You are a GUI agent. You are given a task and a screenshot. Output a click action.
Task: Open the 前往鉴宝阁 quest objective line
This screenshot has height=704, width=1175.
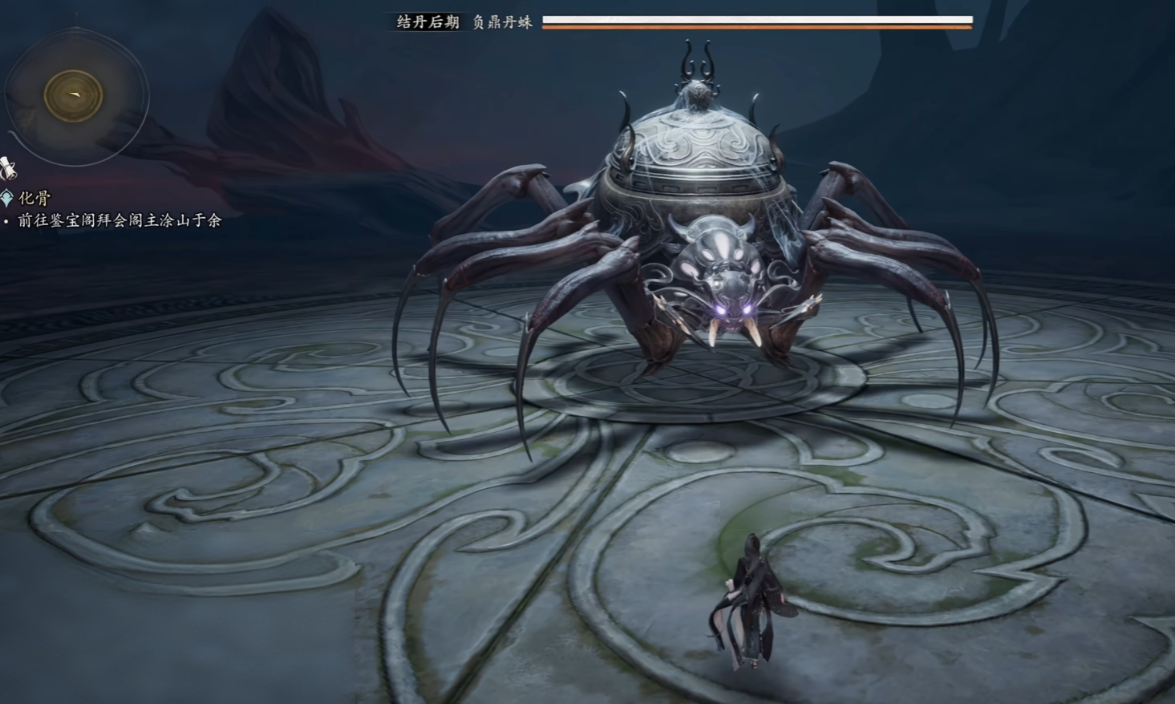[x=119, y=220]
